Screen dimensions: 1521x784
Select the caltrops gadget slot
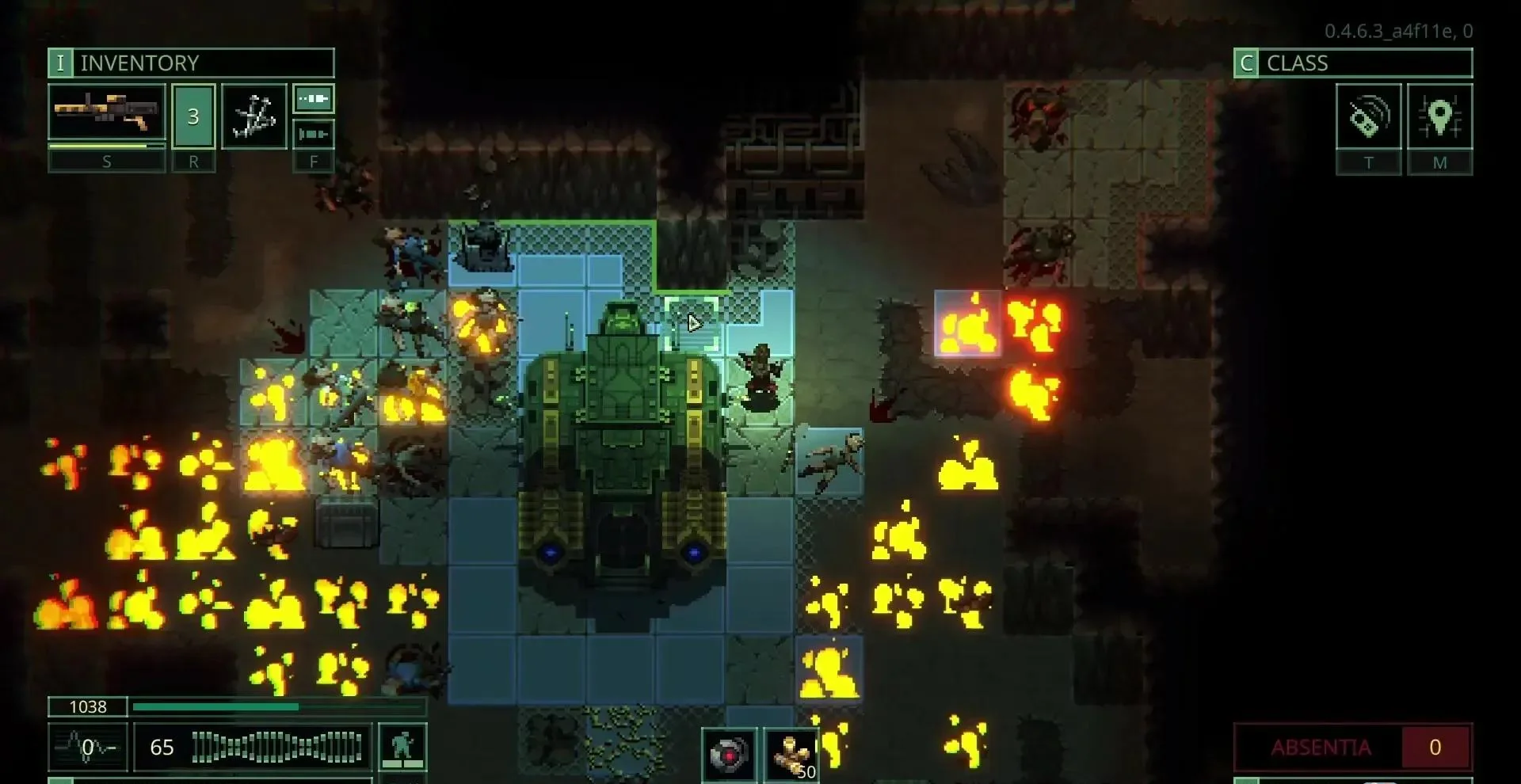click(x=254, y=116)
